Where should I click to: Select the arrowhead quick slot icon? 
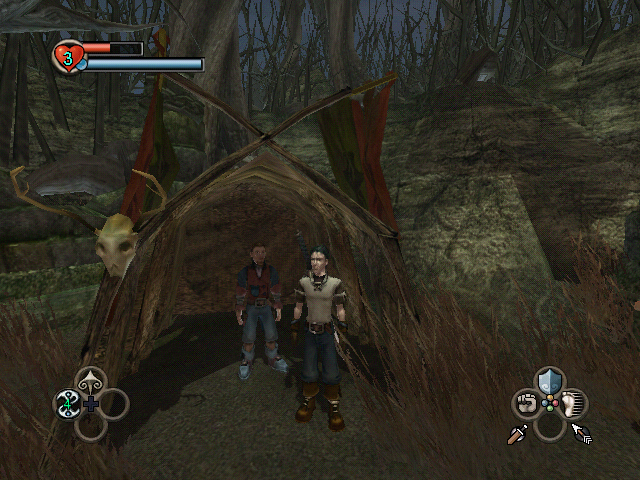91,381
